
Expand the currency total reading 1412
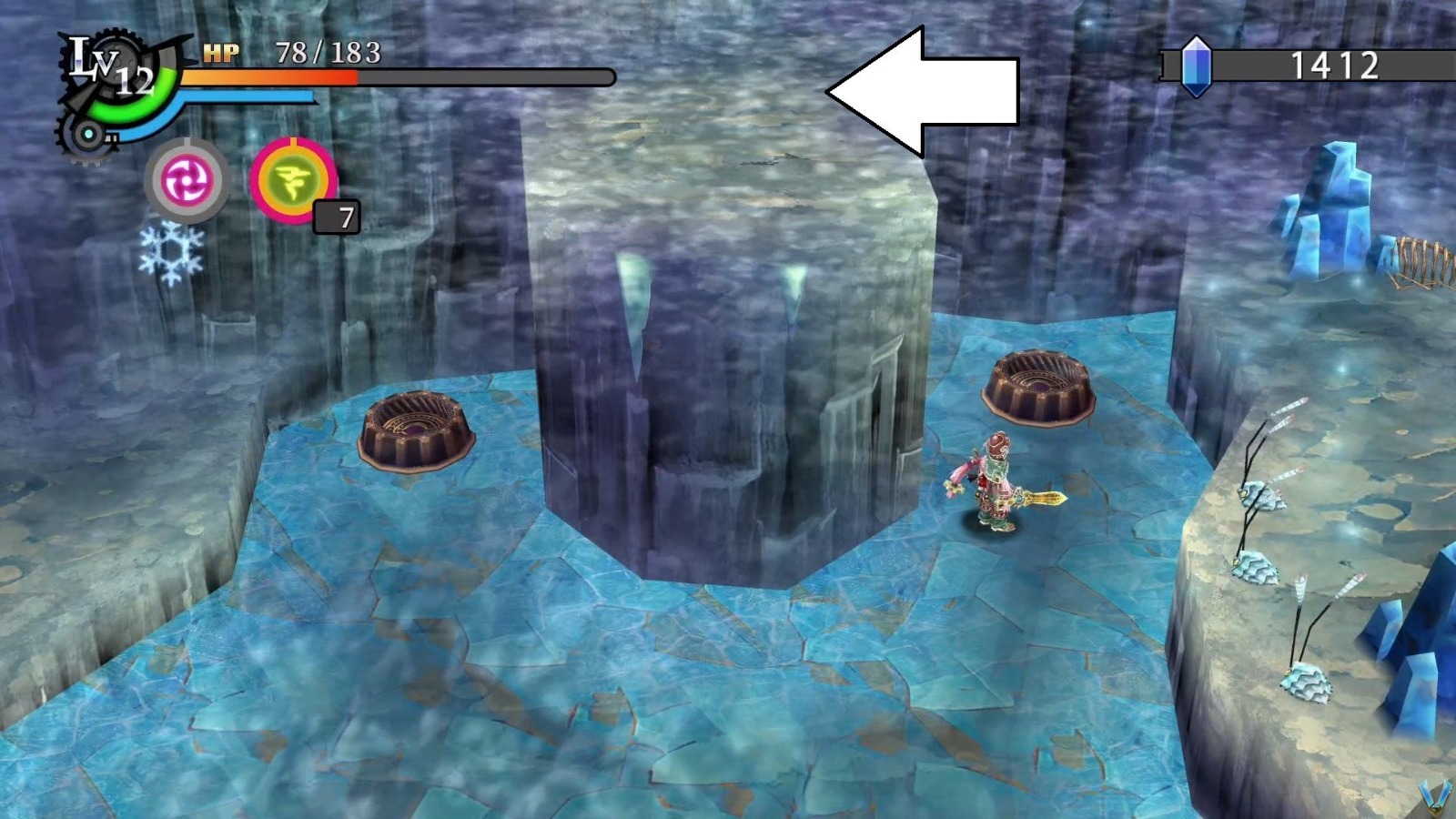click(1336, 66)
